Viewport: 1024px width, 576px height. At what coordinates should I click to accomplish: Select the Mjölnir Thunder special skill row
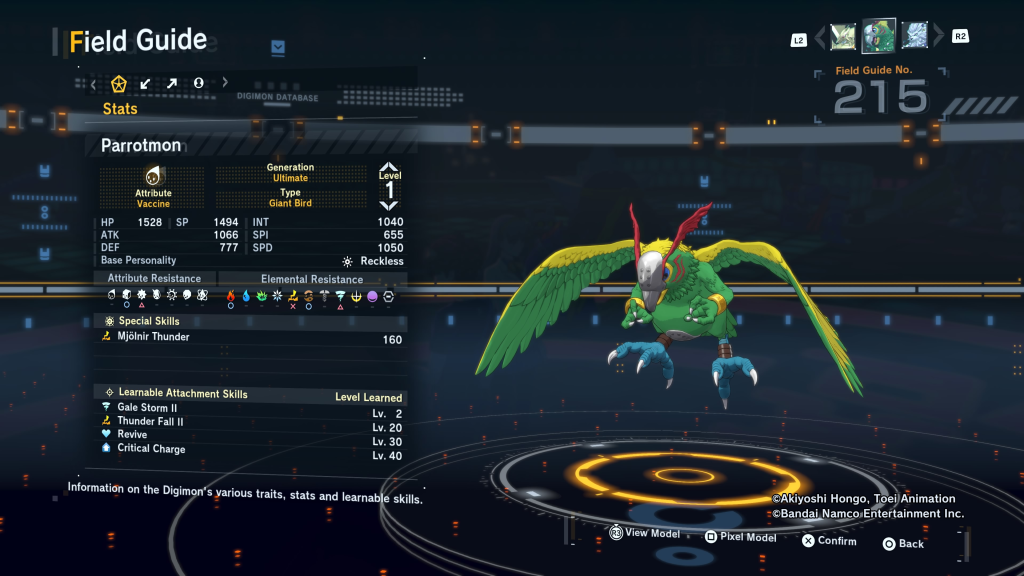[x=252, y=338]
